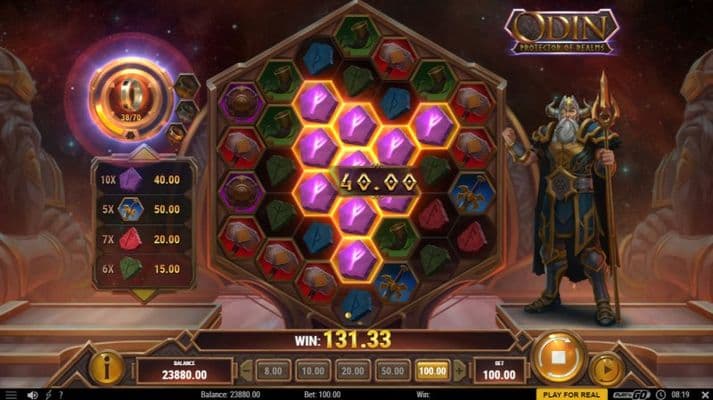Viewport: 713px width, 400px height.
Task: Open the paytable info button
Action: [x=106, y=368]
